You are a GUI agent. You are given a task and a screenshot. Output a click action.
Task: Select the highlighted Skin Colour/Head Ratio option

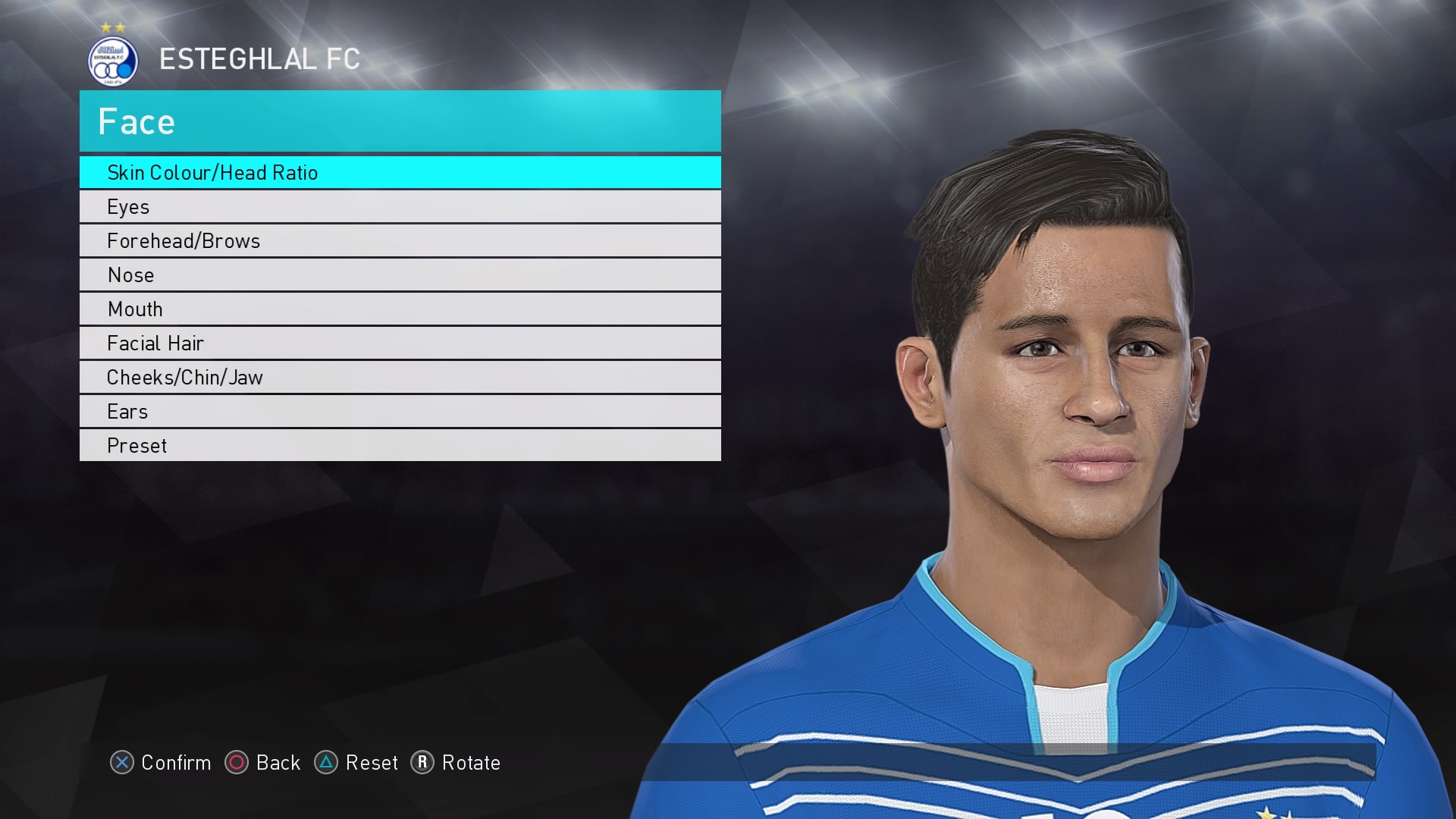pyautogui.click(x=400, y=172)
